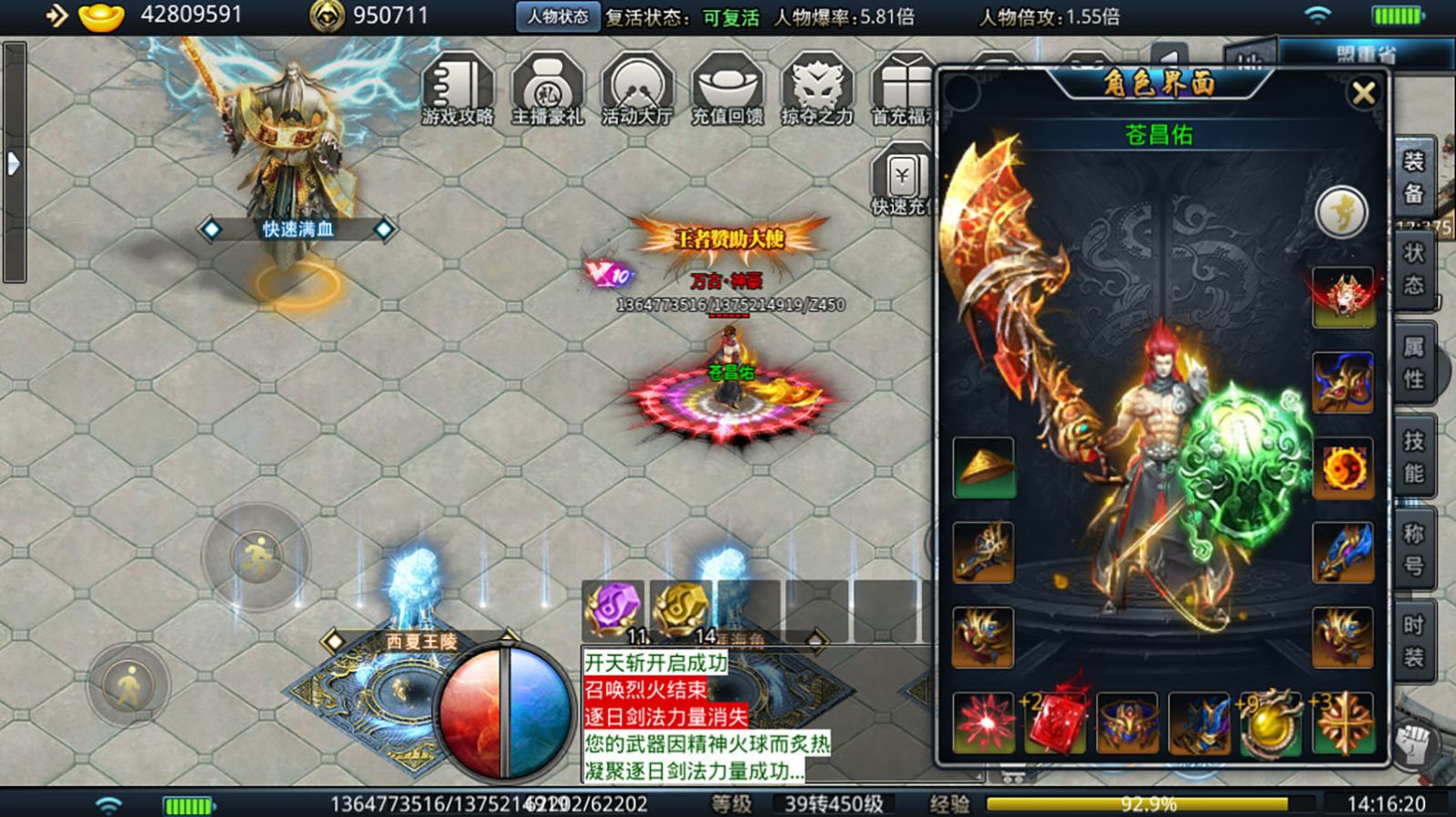Show the 属性 attributes tab

[x=1413, y=361]
